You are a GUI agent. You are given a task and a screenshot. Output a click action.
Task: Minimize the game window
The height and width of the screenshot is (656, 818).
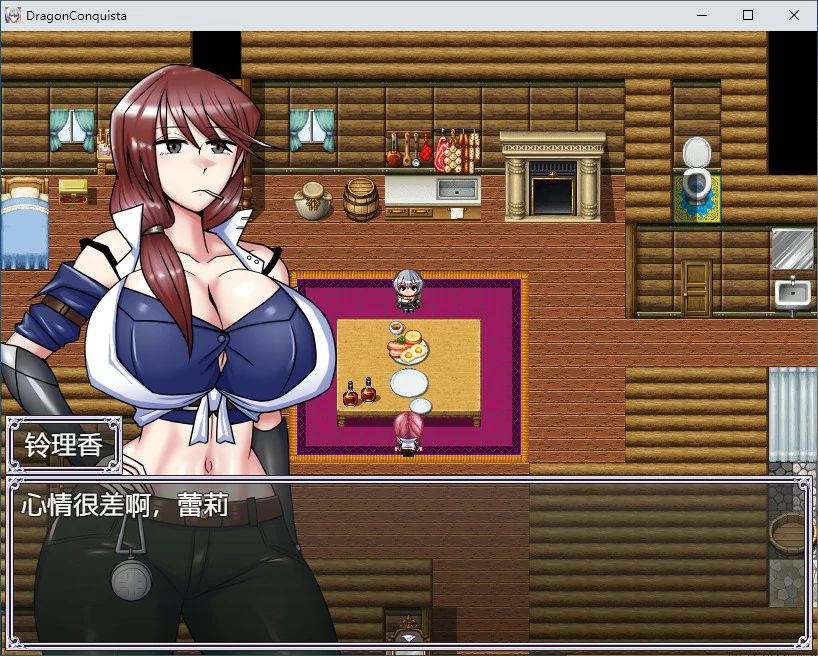(x=701, y=15)
